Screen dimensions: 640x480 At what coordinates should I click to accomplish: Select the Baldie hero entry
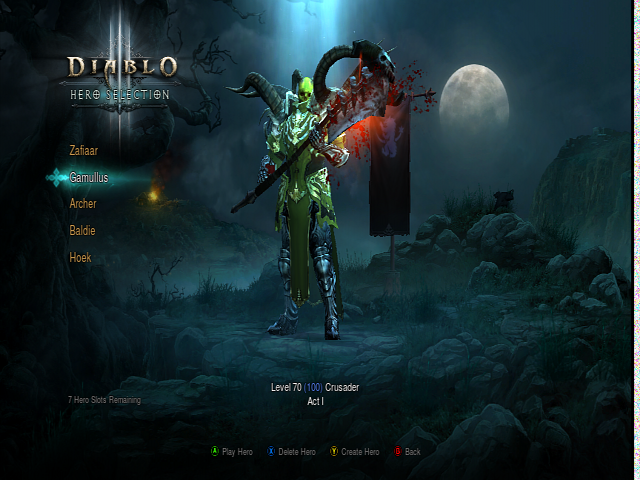pos(82,231)
